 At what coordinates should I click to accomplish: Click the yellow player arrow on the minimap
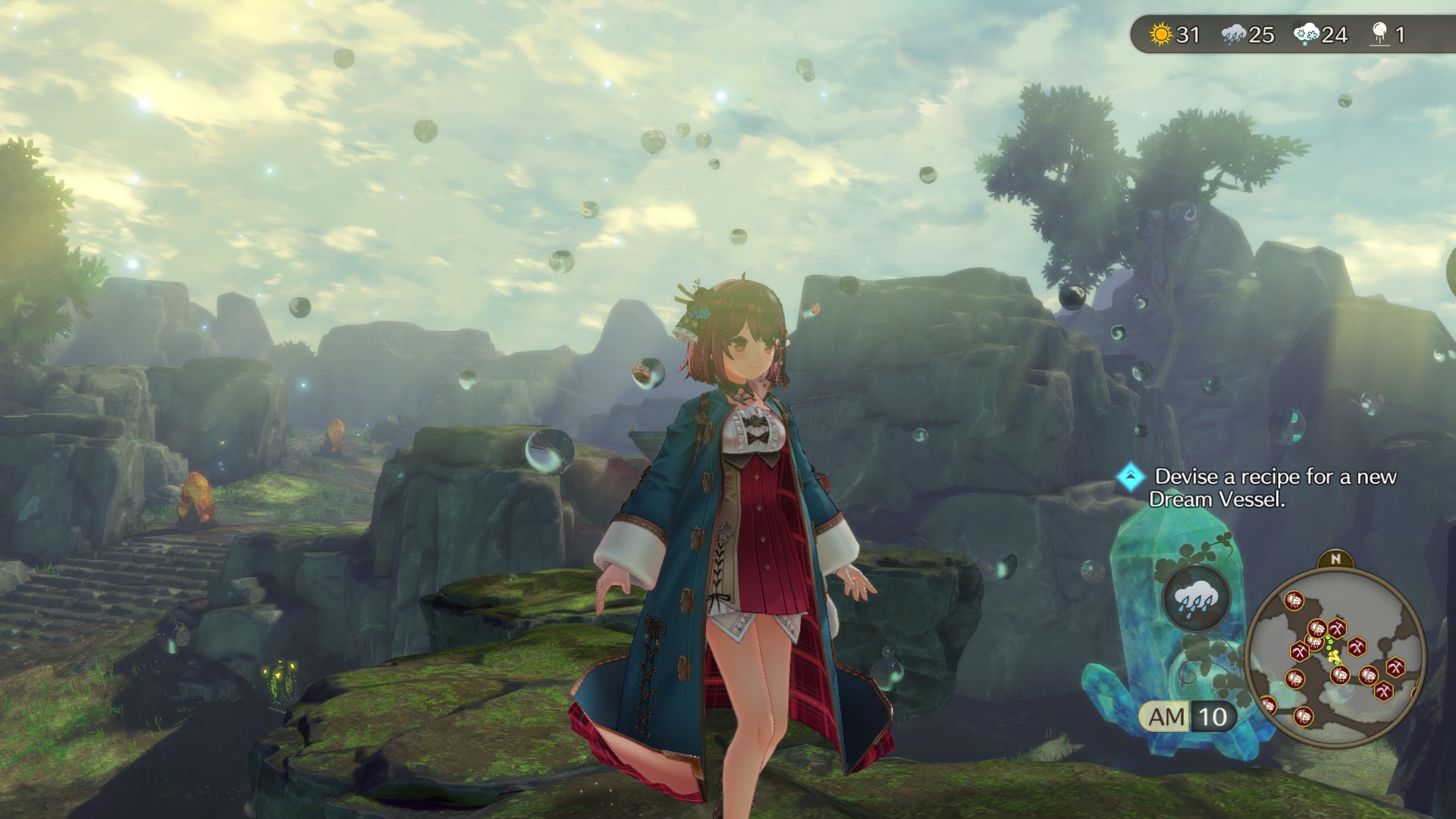pos(1335,655)
